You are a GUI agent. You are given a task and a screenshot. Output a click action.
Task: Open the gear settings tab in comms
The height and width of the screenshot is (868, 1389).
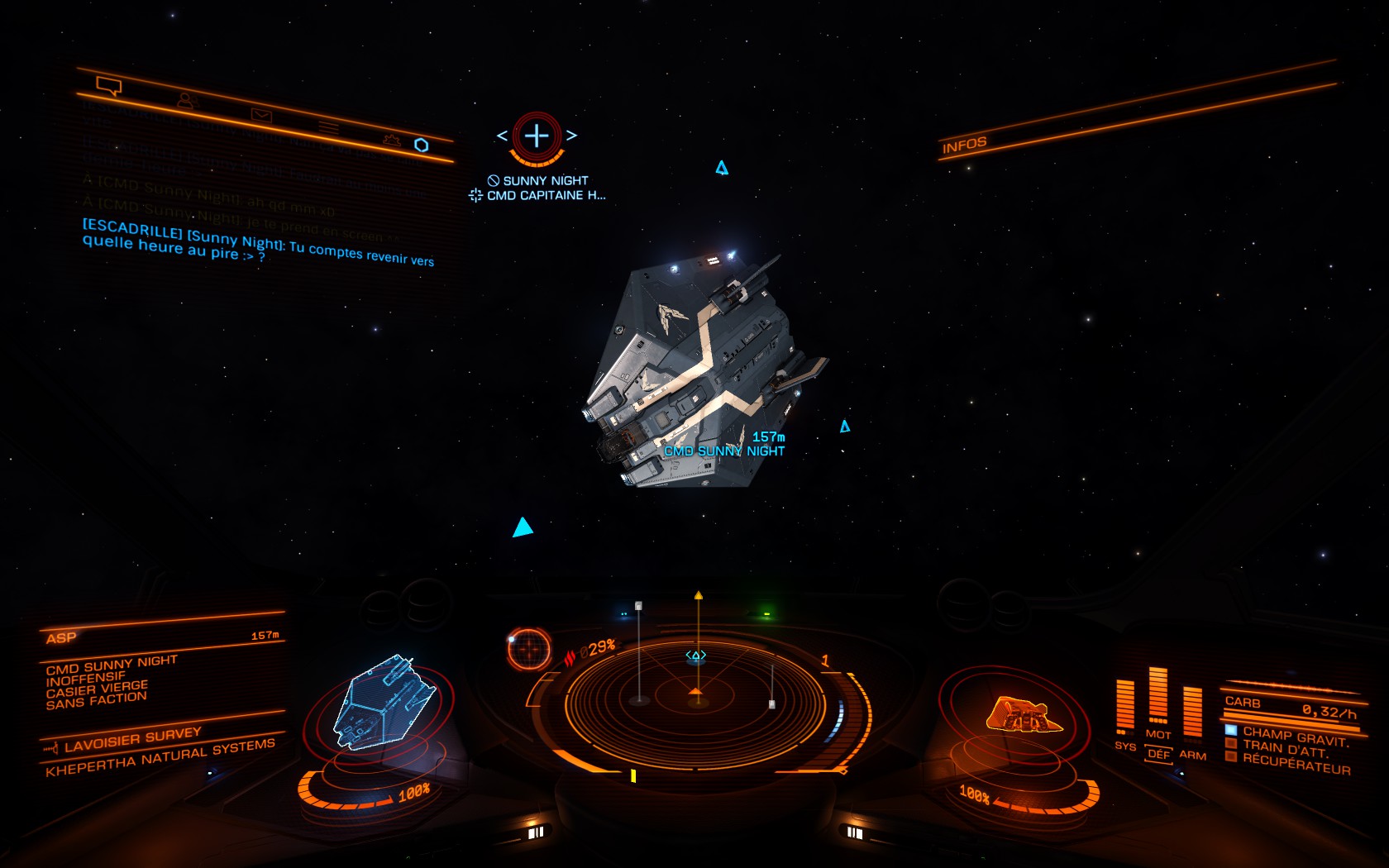pyautogui.click(x=392, y=141)
